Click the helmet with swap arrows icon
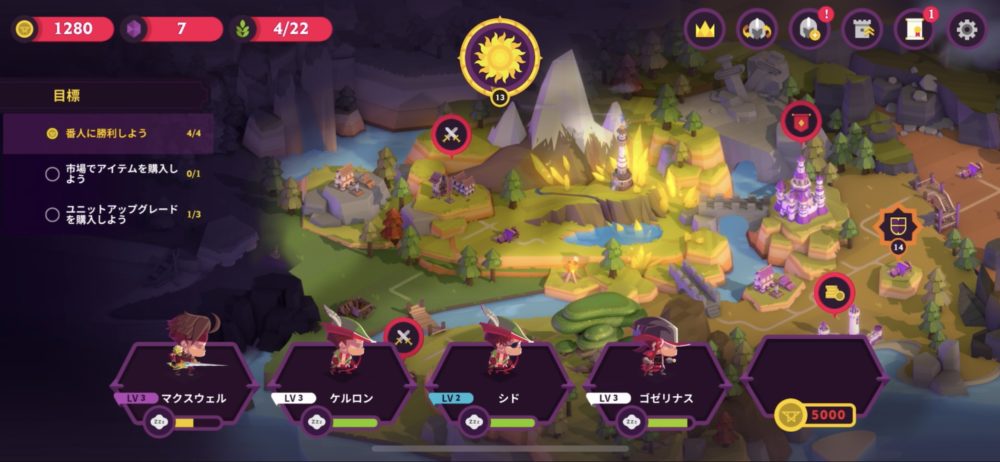This screenshot has height=462, width=1000. pyautogui.click(x=757, y=29)
